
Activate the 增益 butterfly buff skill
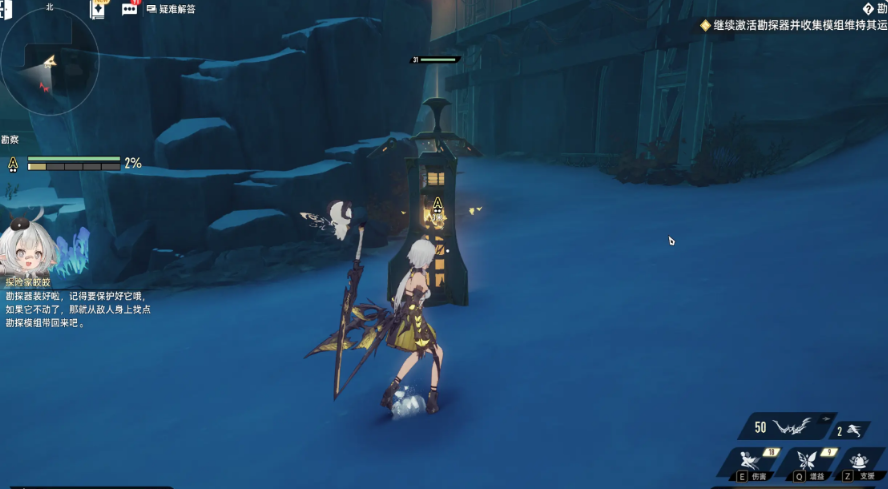pos(806,462)
